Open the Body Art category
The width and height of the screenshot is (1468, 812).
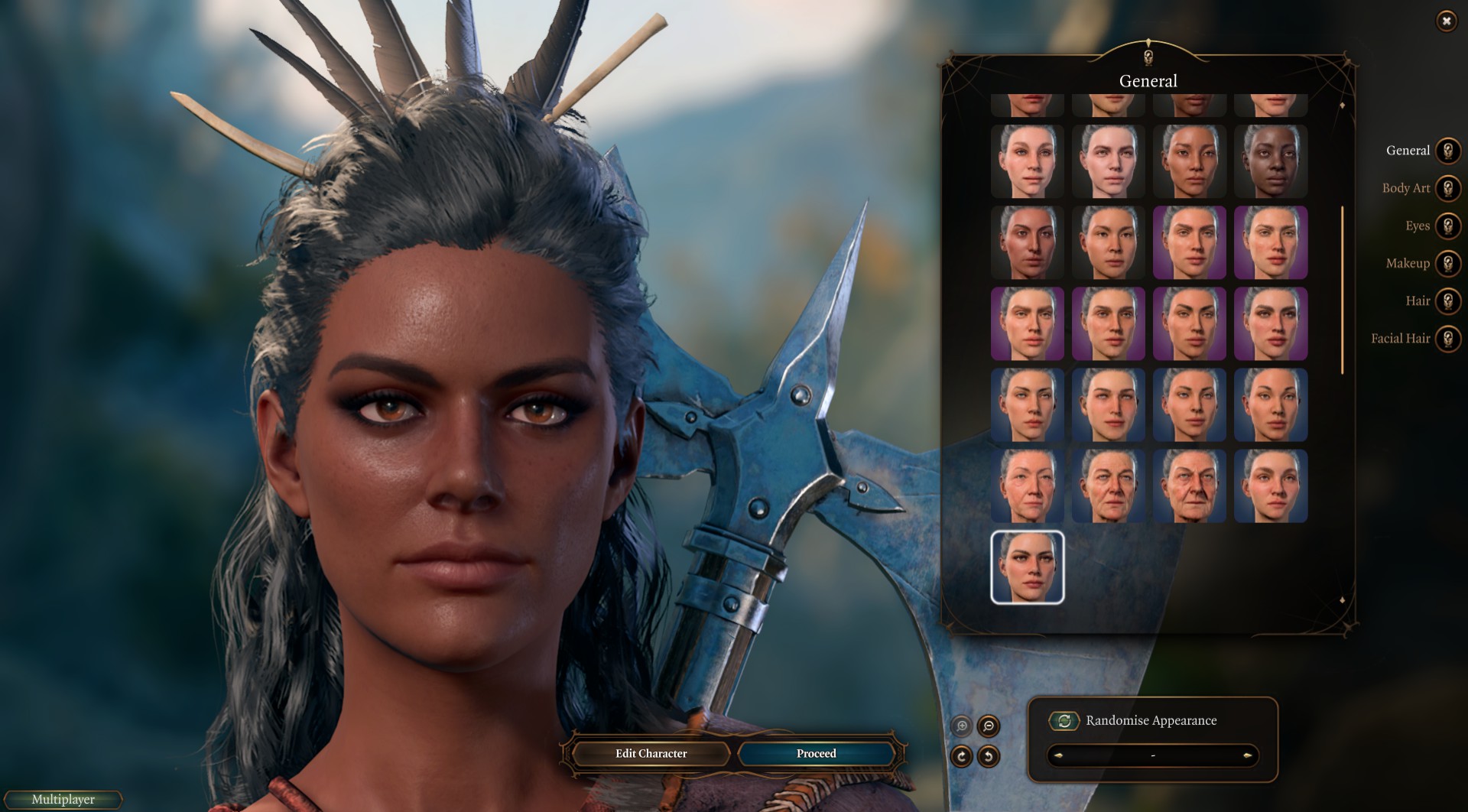[1447, 188]
